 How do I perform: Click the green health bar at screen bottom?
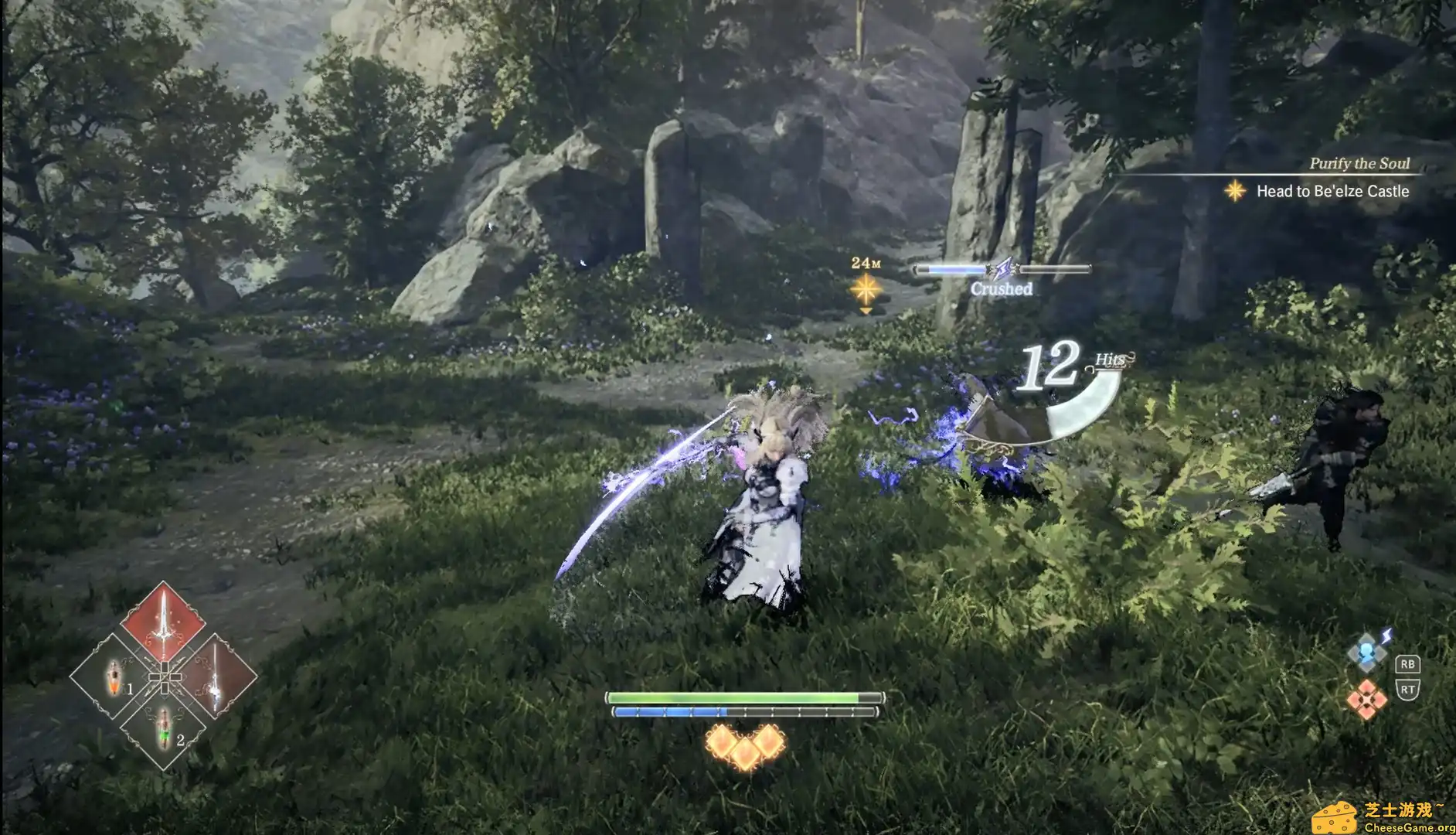tap(742, 697)
